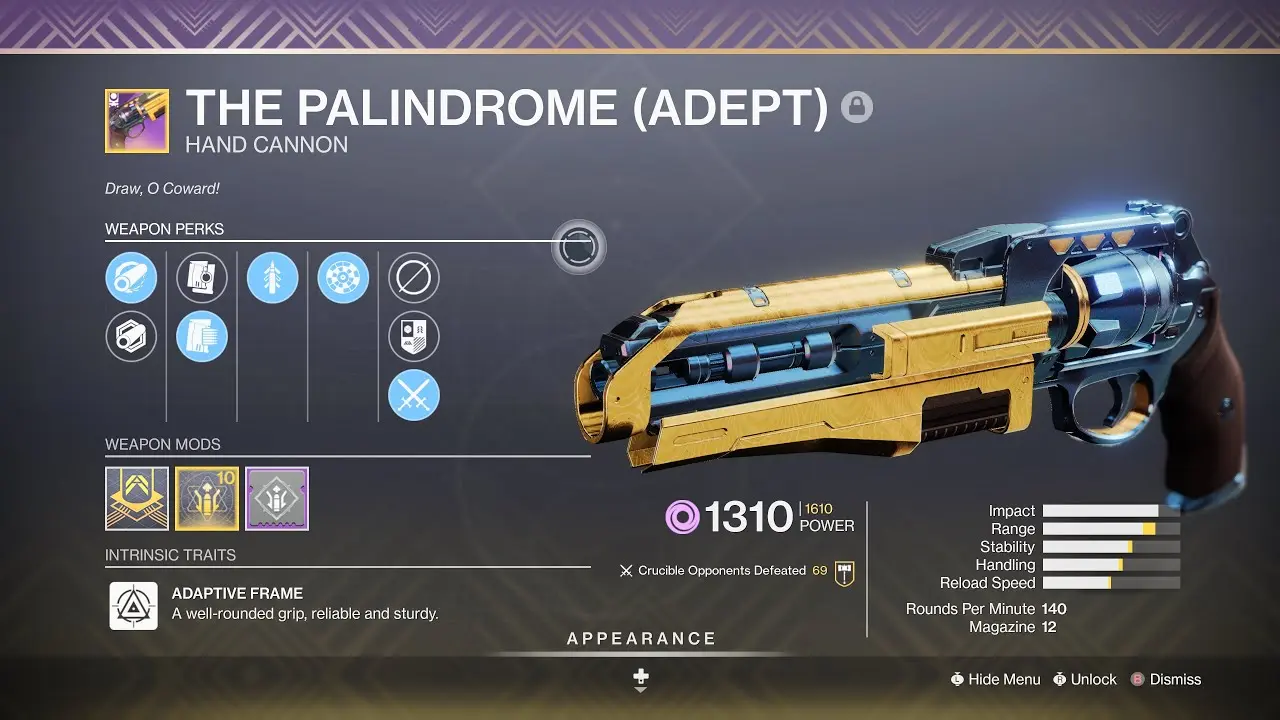Click the crossed swords kill tracker icon

tap(414, 395)
